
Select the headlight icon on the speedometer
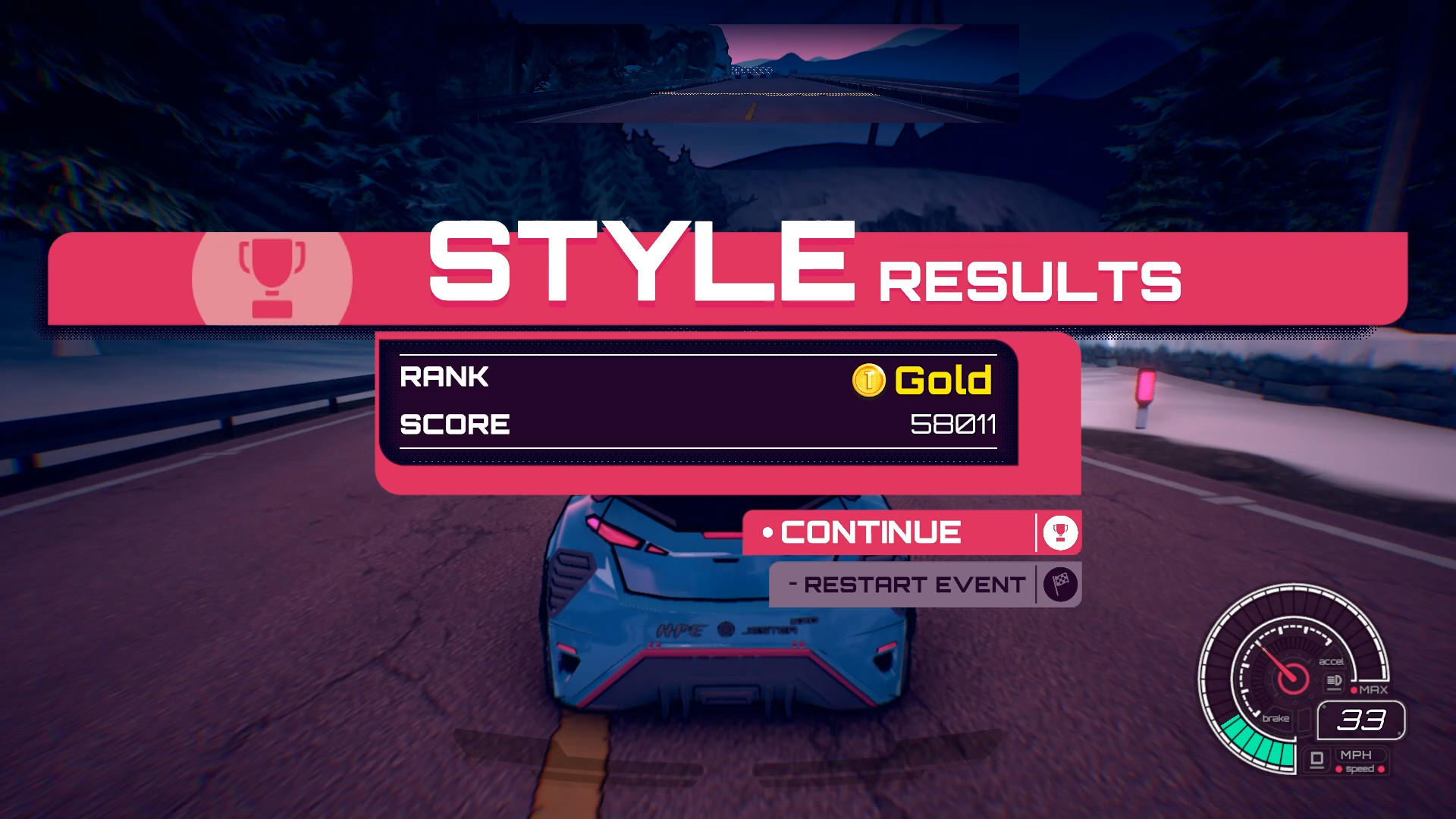point(1333,681)
